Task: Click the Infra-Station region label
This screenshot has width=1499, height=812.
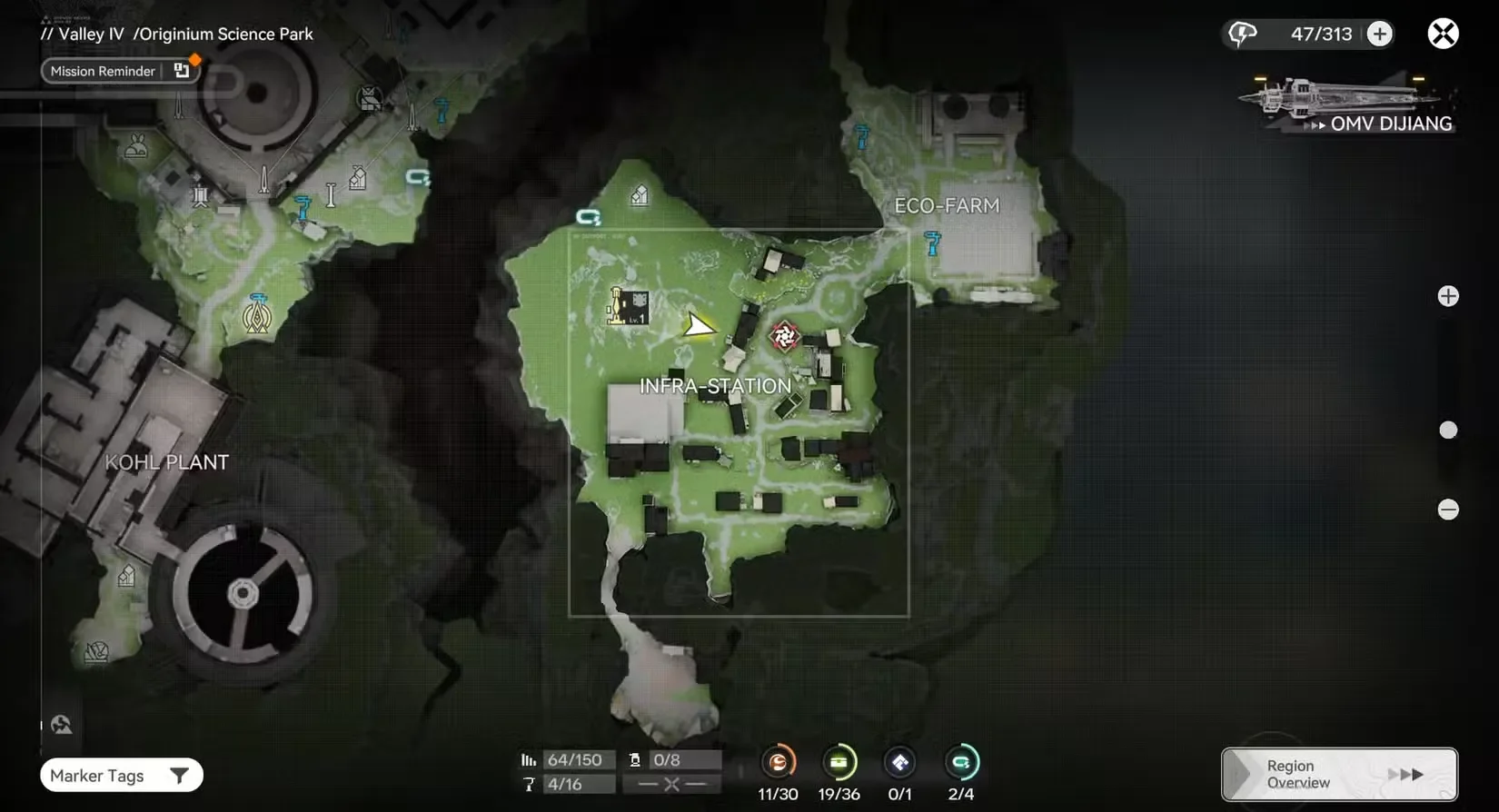Action: tap(717, 385)
